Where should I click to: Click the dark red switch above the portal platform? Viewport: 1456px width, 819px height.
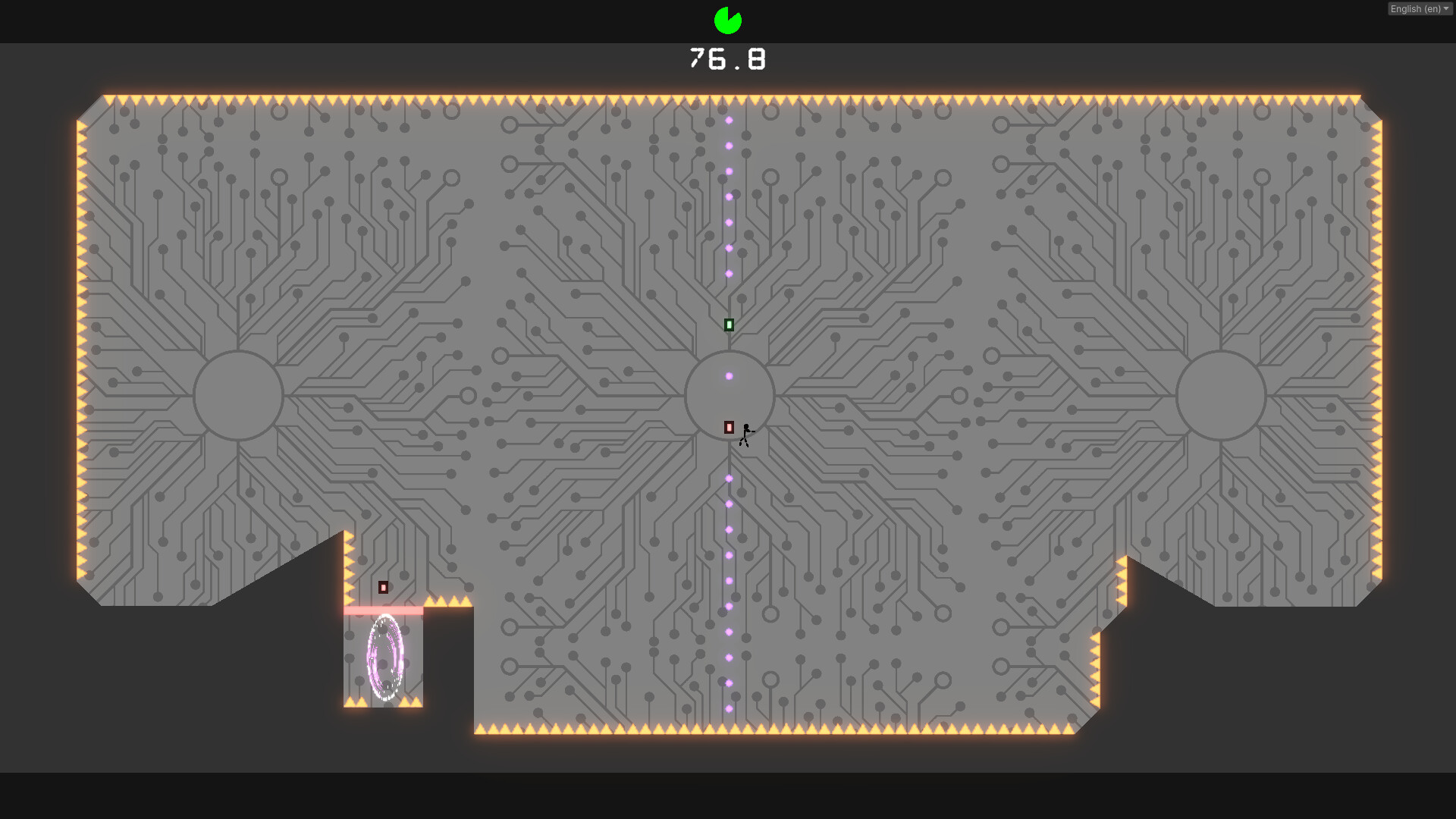point(383,586)
